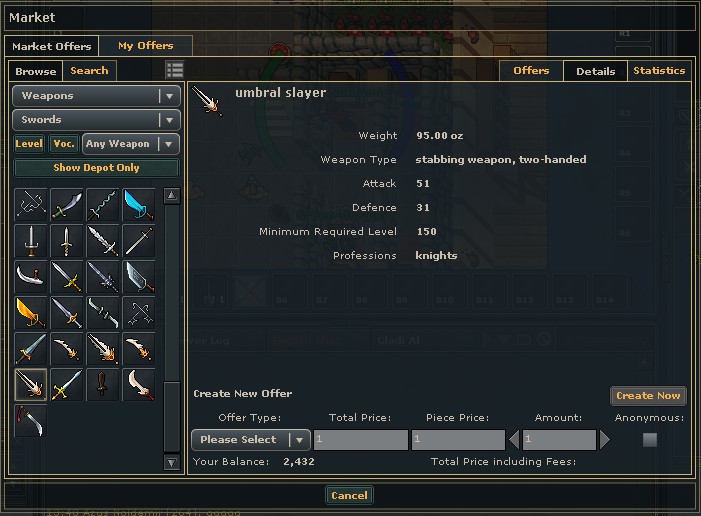Screen dimensions: 701x516
Task: Open the Weapons category dropdown
Action: pyautogui.click(x=96, y=96)
